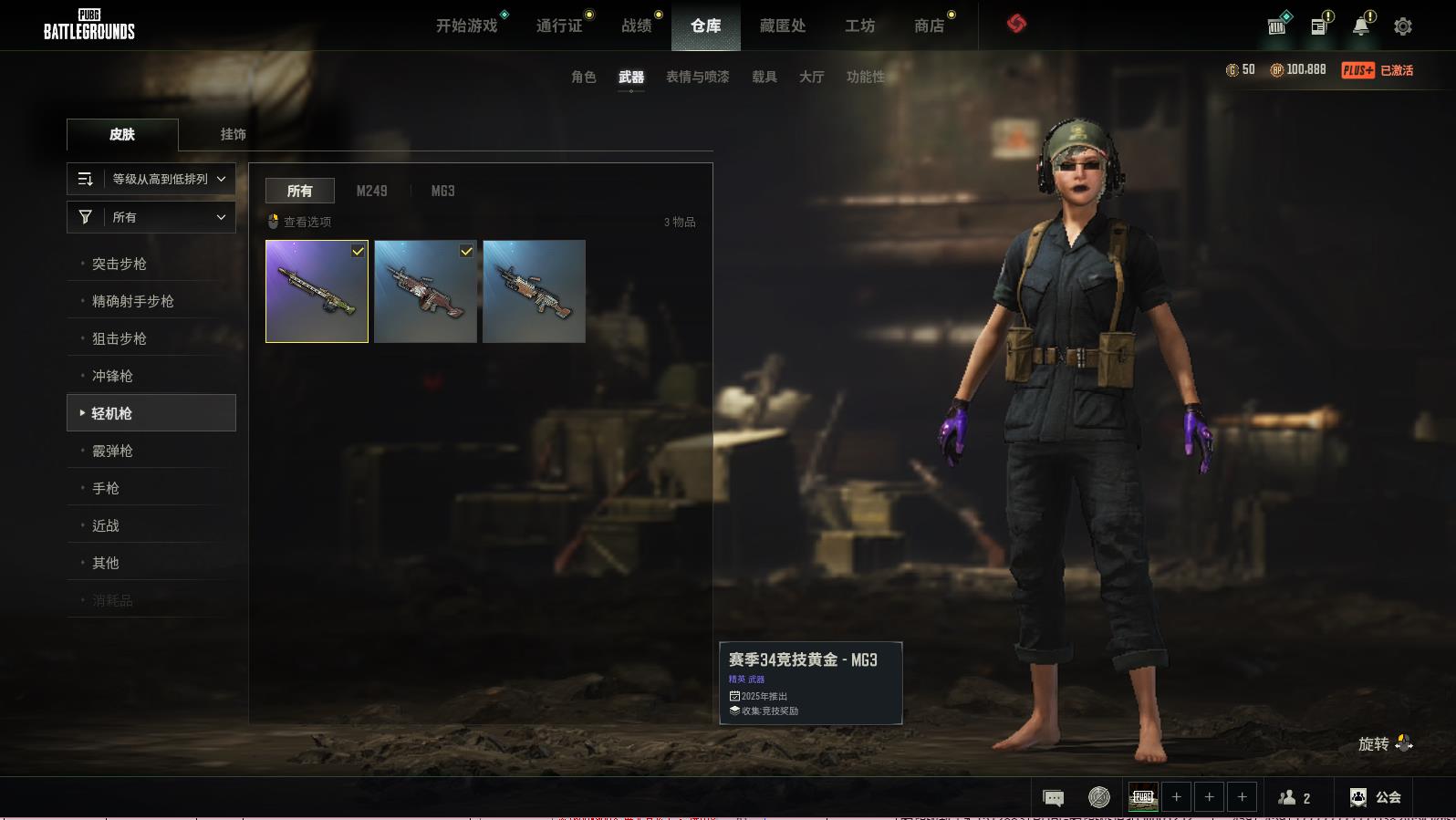
Task: Open the 所有 filter dropdown
Action: 151,217
